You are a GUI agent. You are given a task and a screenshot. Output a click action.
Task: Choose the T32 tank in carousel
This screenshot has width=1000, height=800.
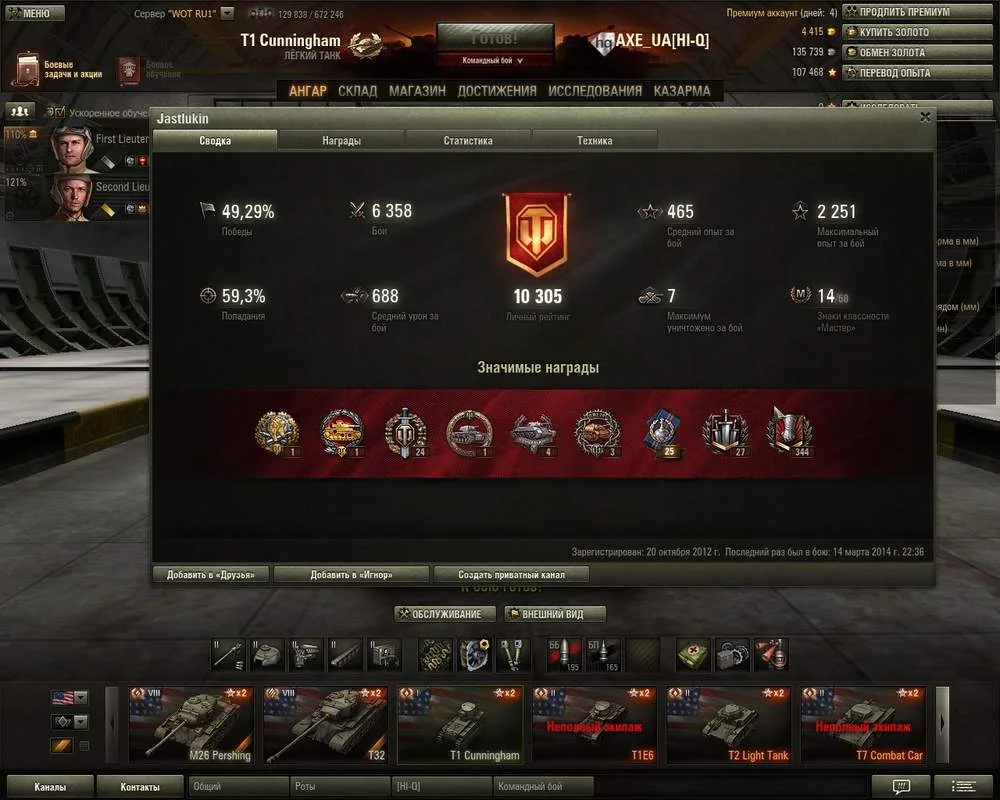pos(325,724)
